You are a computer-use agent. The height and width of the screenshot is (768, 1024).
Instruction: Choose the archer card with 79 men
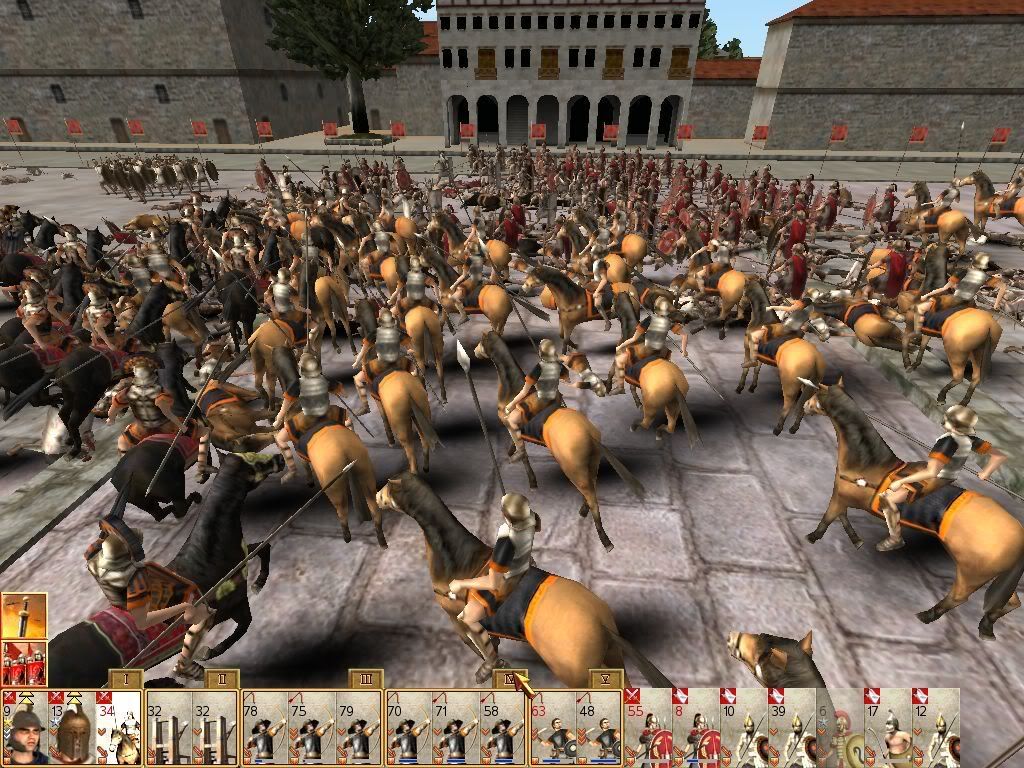pos(357,729)
